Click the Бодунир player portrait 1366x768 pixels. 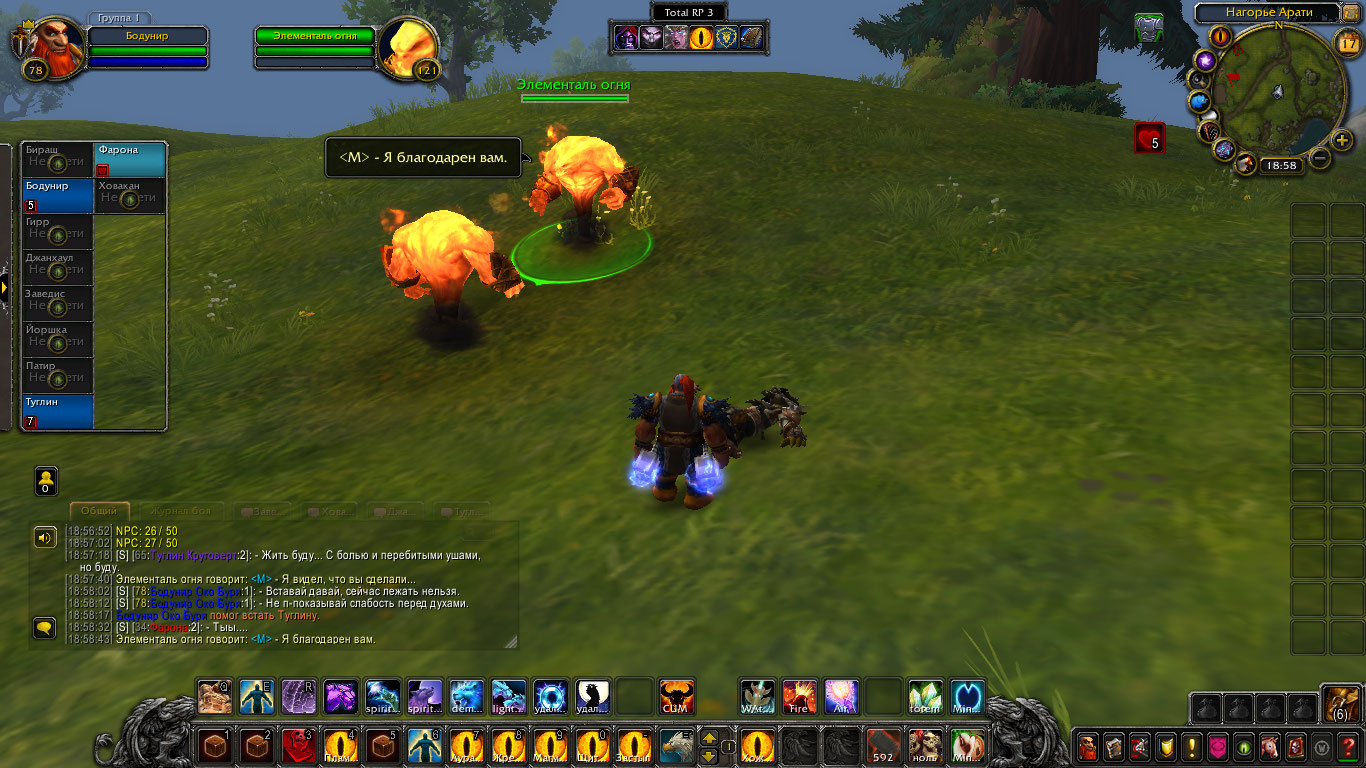(48, 47)
